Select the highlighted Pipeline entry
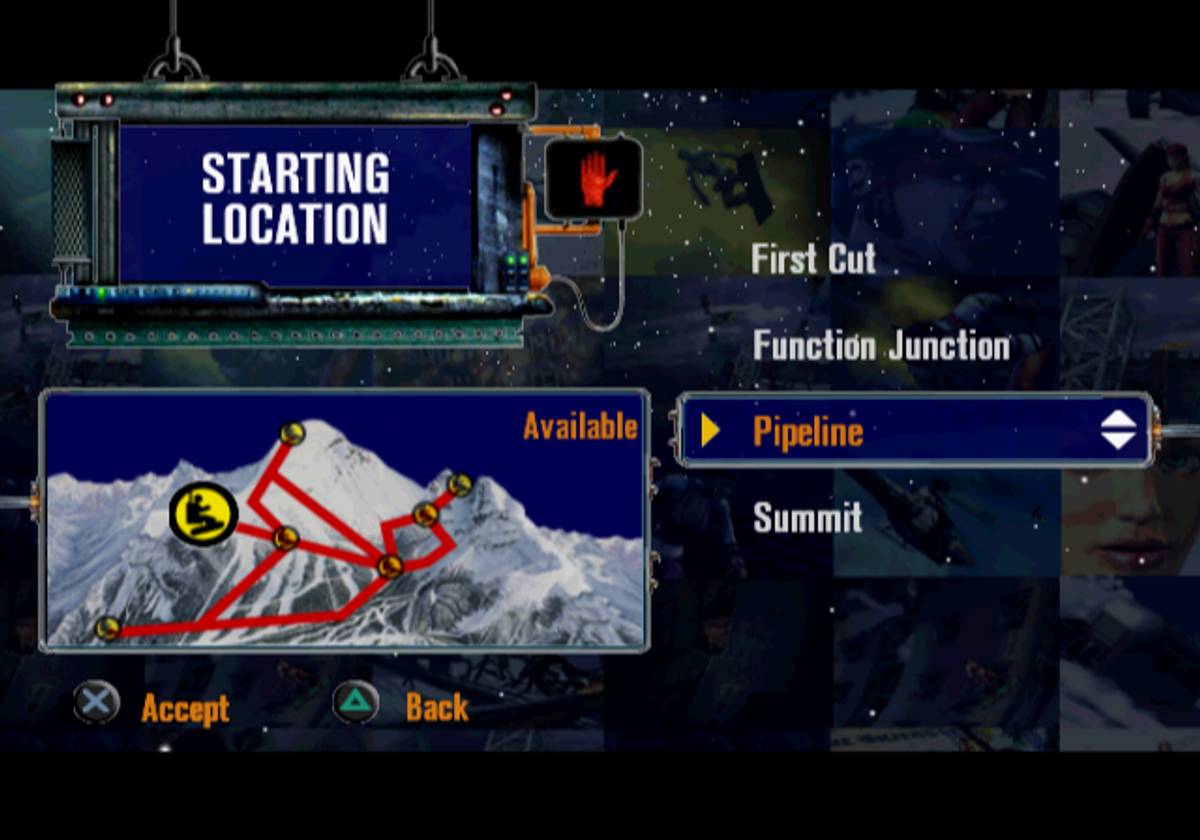 [808, 431]
